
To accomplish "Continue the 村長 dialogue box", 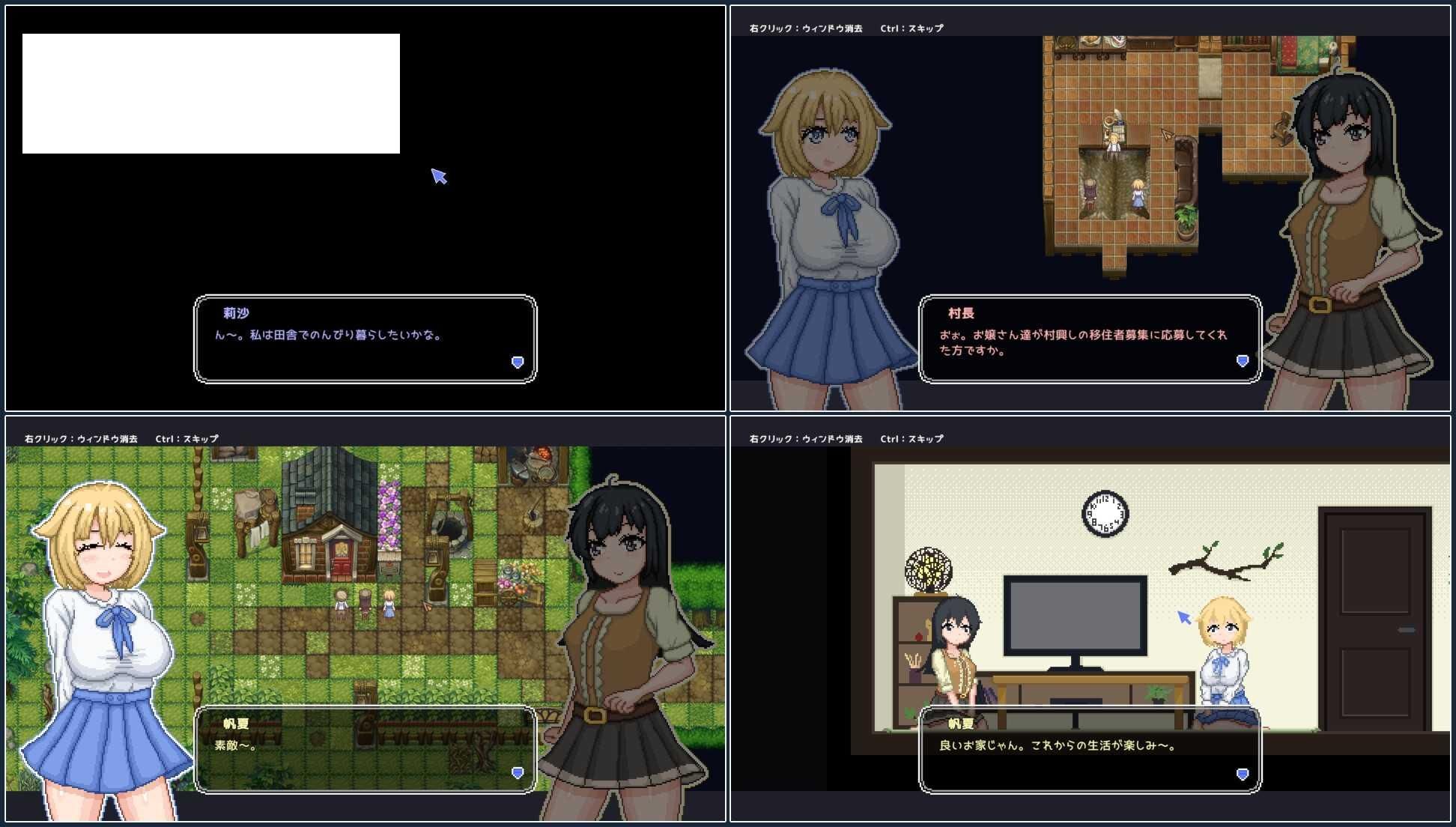I will 1090,339.
